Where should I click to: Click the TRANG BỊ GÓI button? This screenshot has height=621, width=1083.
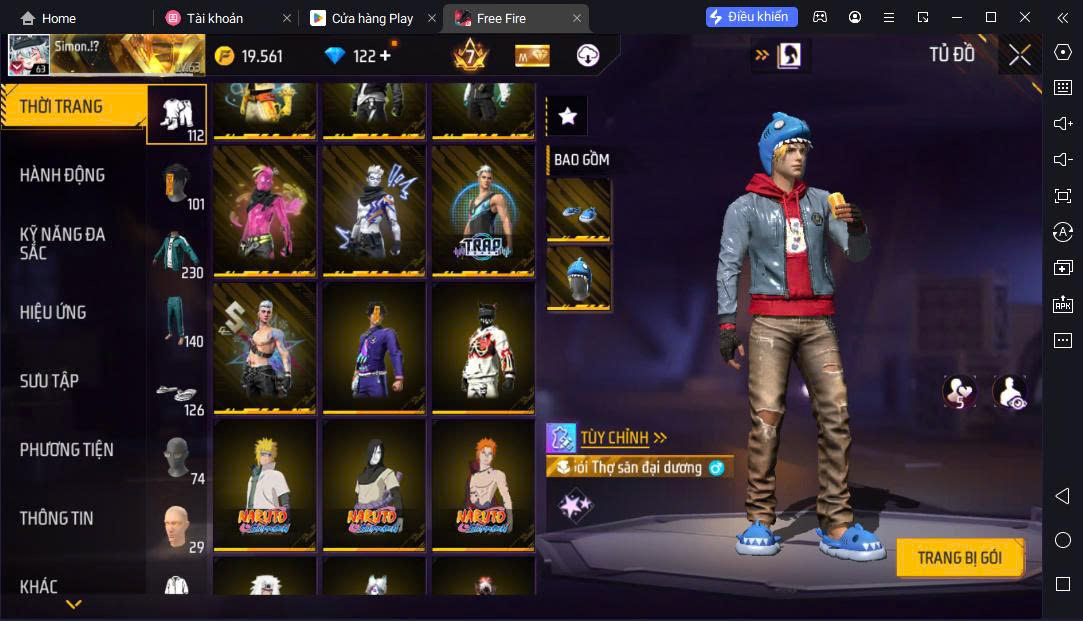coord(959,558)
